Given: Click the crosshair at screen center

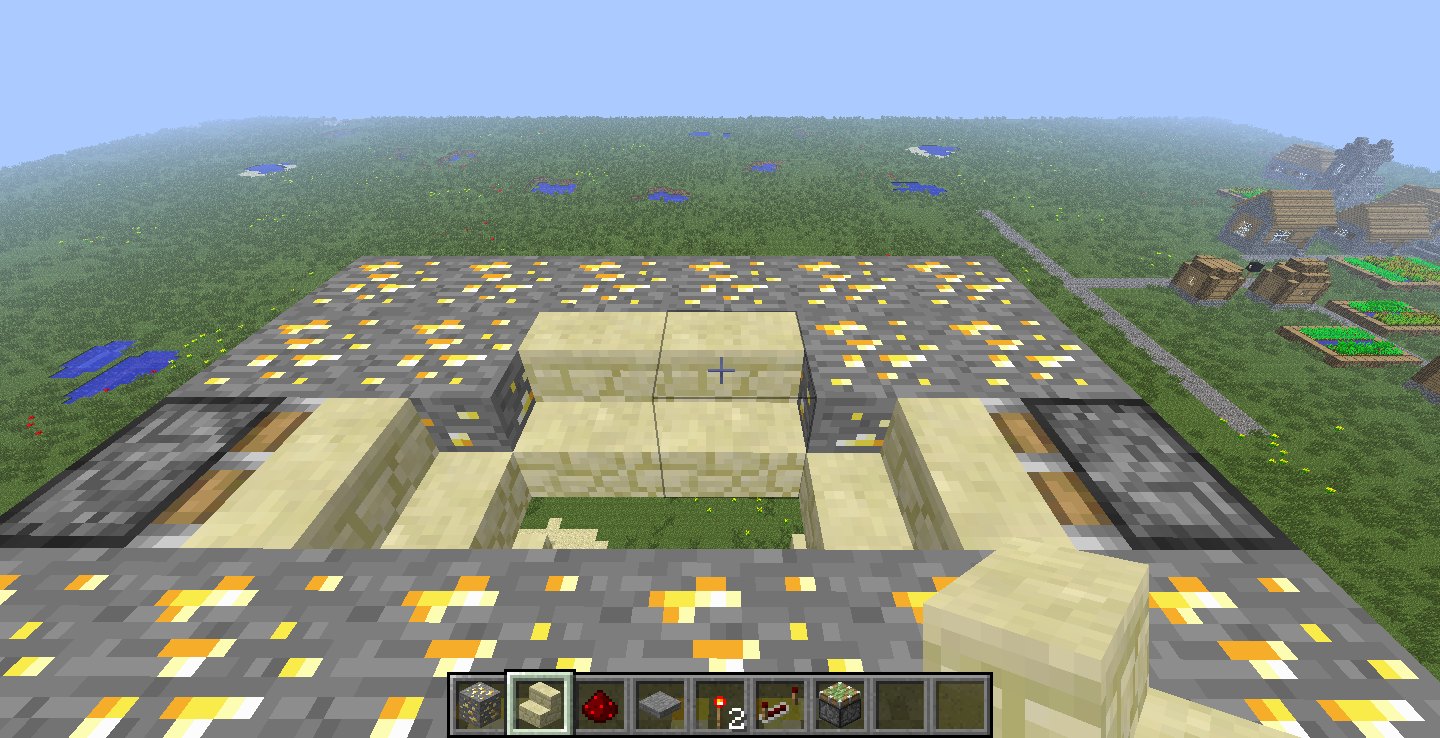Looking at the screenshot, I should [721, 370].
